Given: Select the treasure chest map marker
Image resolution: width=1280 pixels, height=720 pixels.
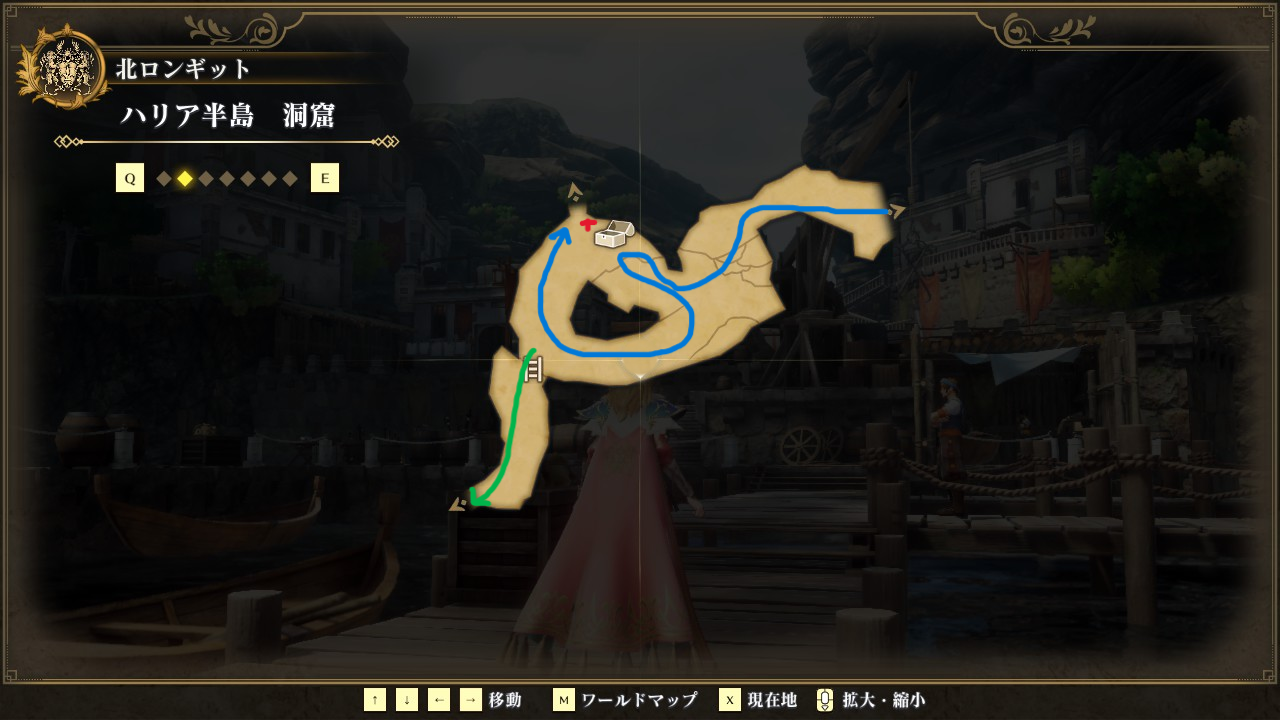Looking at the screenshot, I should (612, 234).
